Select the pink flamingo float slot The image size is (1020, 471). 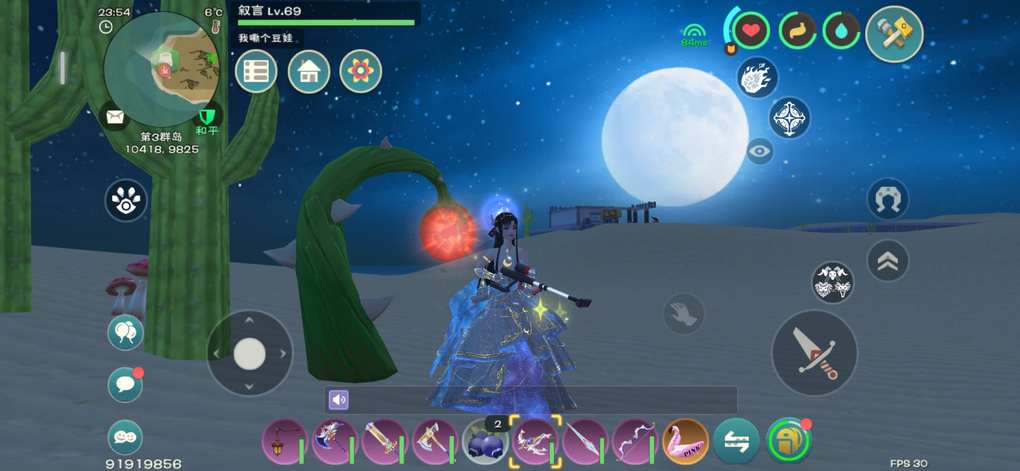685,440
